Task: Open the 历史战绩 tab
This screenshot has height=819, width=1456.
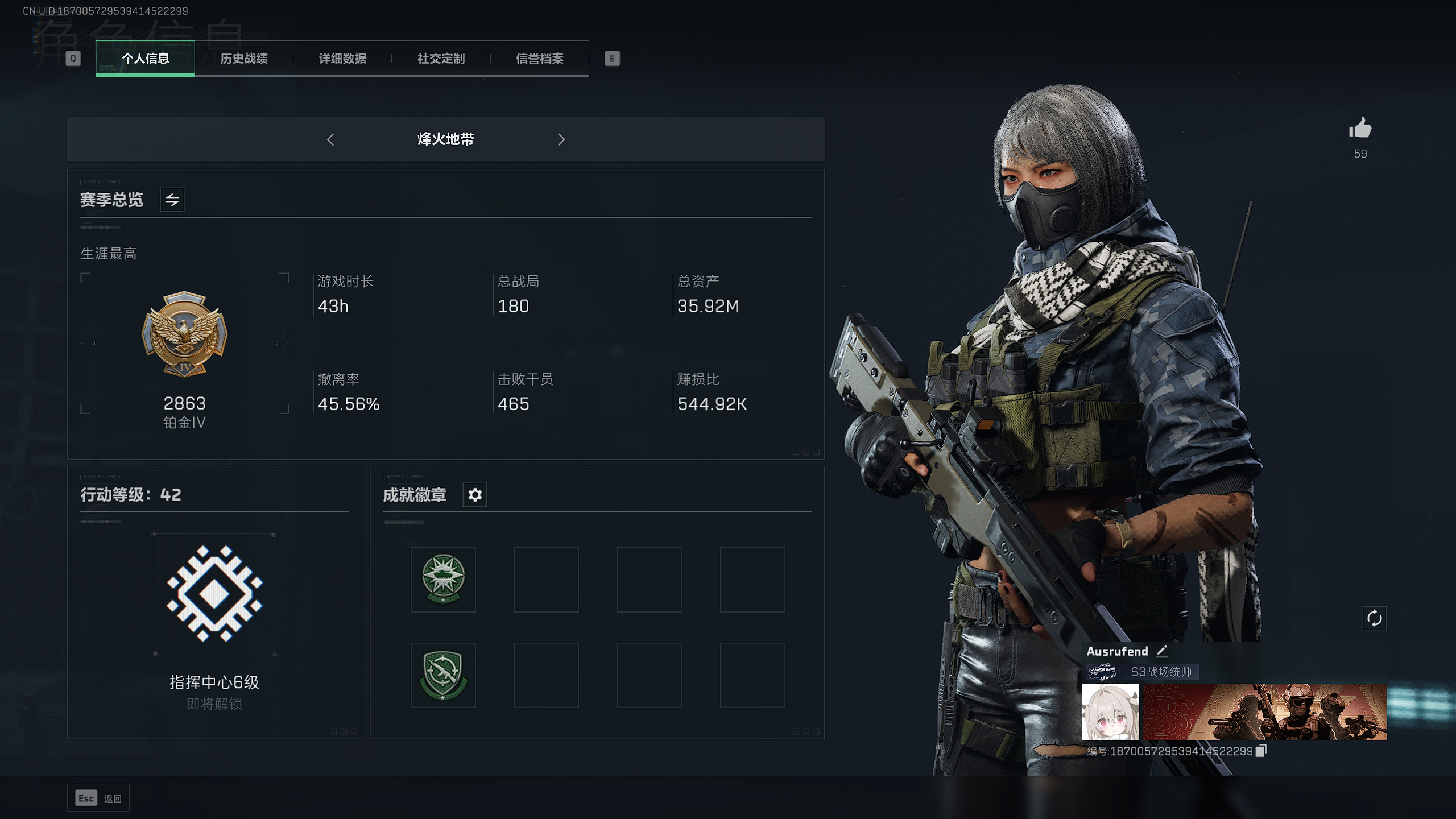Action: click(x=244, y=59)
